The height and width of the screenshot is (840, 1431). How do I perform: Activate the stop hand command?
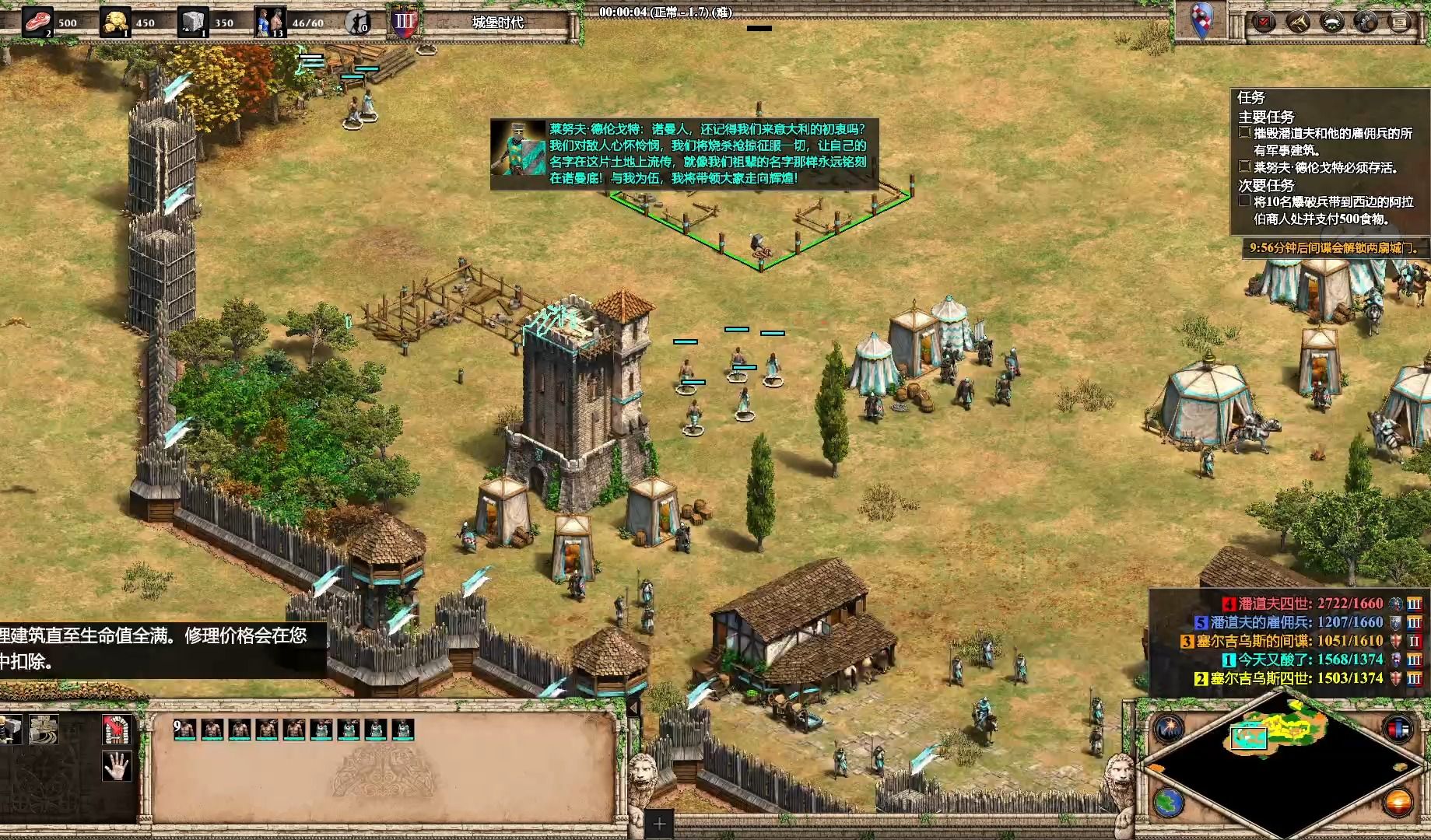coord(117,766)
